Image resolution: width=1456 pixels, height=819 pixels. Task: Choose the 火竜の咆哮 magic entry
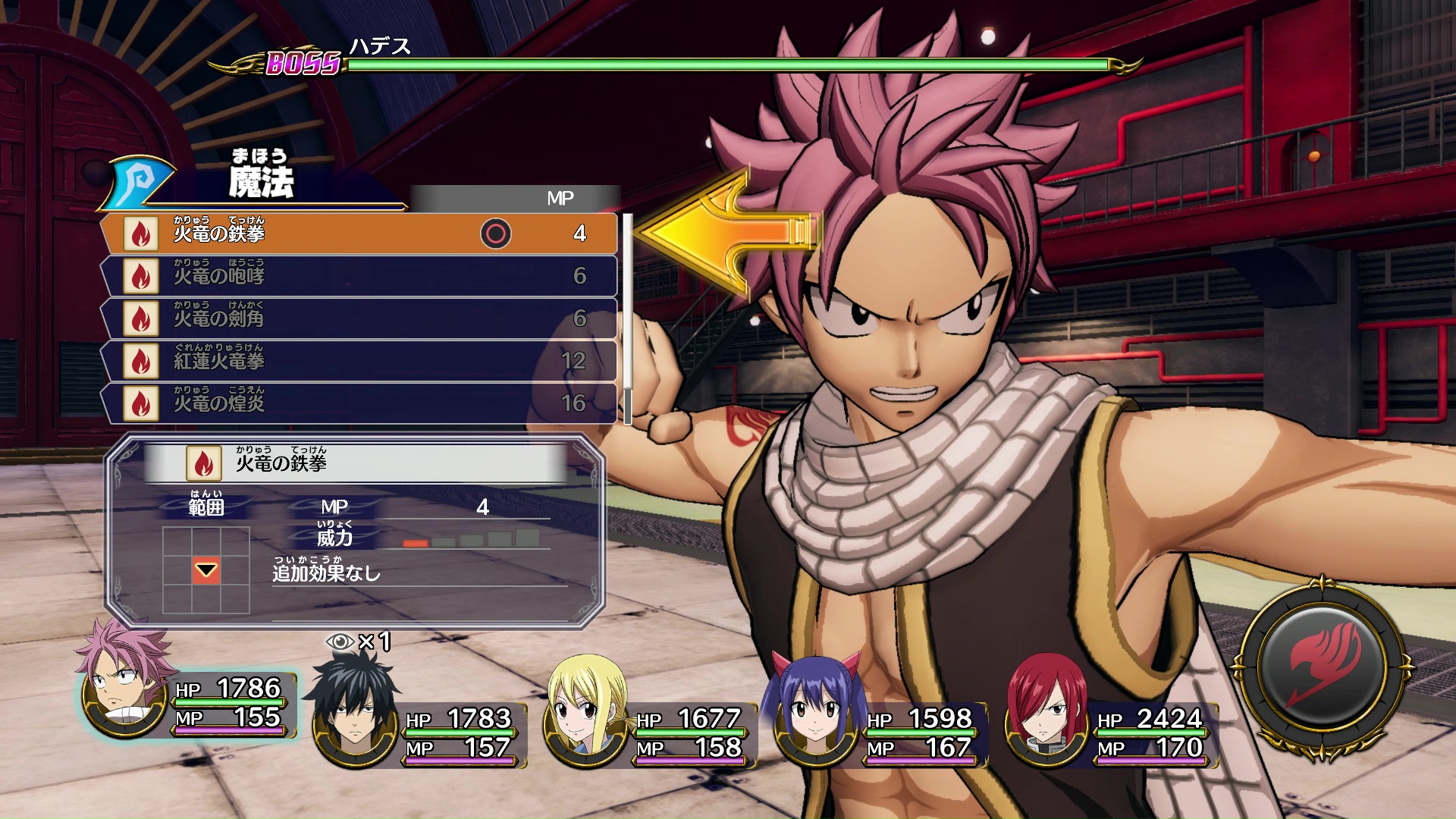click(360, 276)
